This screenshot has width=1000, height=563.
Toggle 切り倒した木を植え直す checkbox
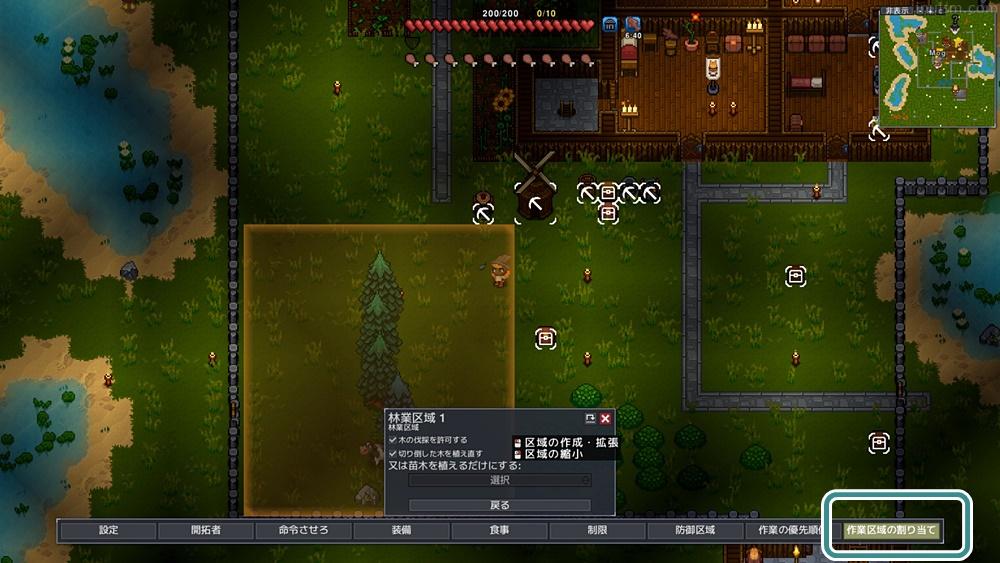click(x=393, y=453)
